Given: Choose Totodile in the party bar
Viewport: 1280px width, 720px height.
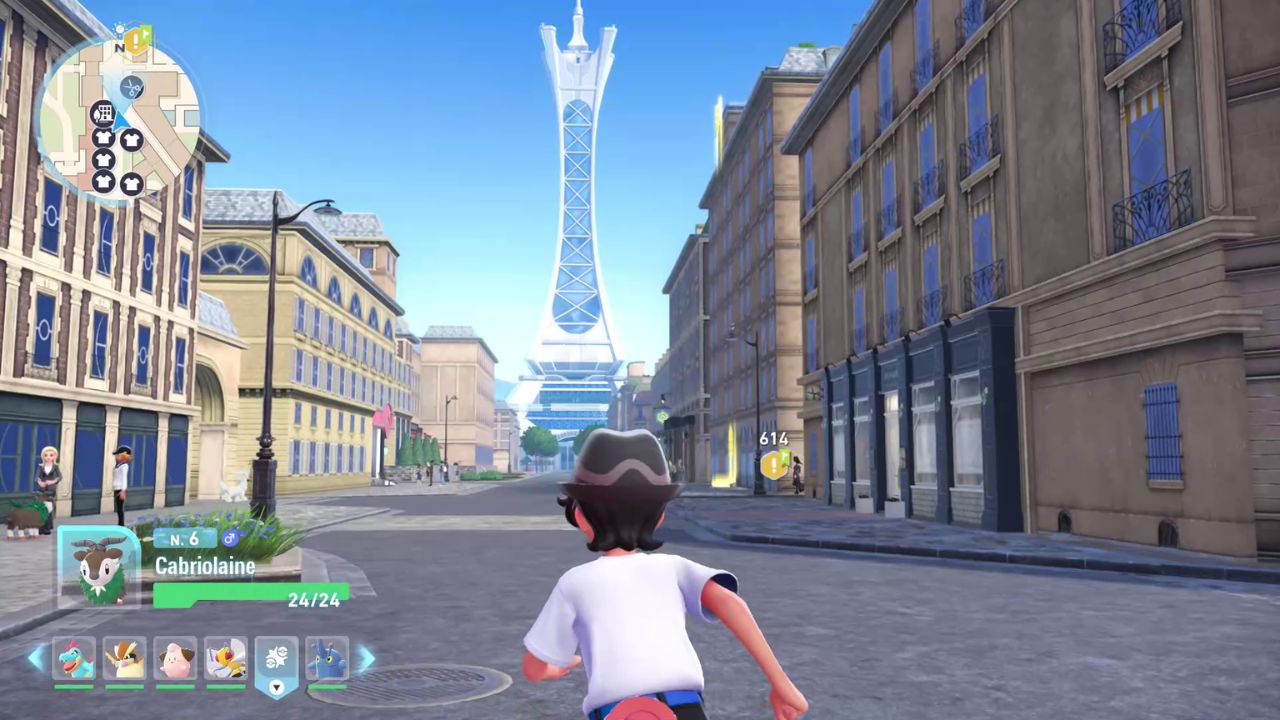Looking at the screenshot, I should [74, 659].
